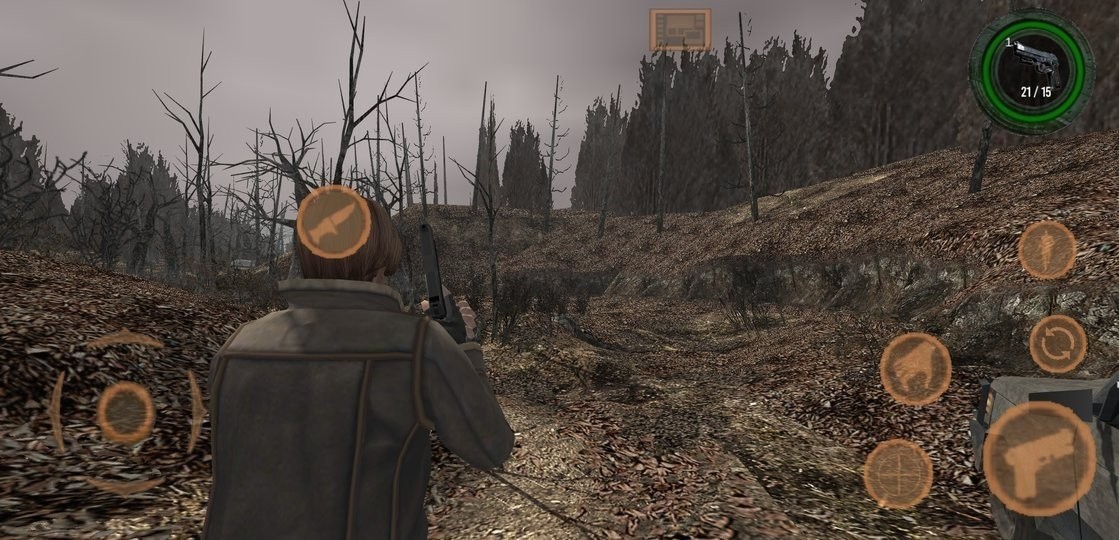Activate the circular arrows reload button
This screenshot has width=1119, height=540.
click(x=1057, y=344)
